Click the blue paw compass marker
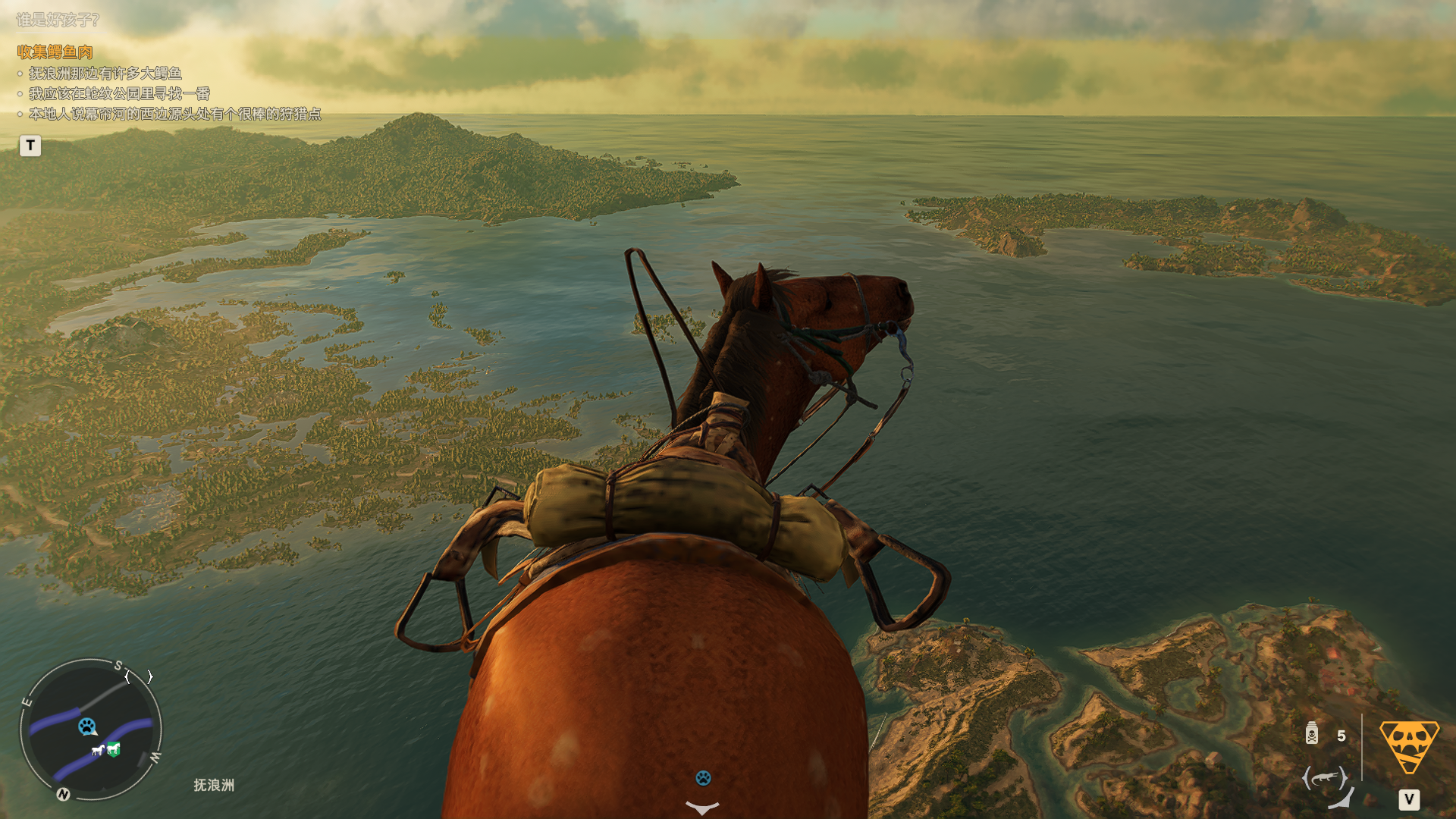 coord(703,778)
